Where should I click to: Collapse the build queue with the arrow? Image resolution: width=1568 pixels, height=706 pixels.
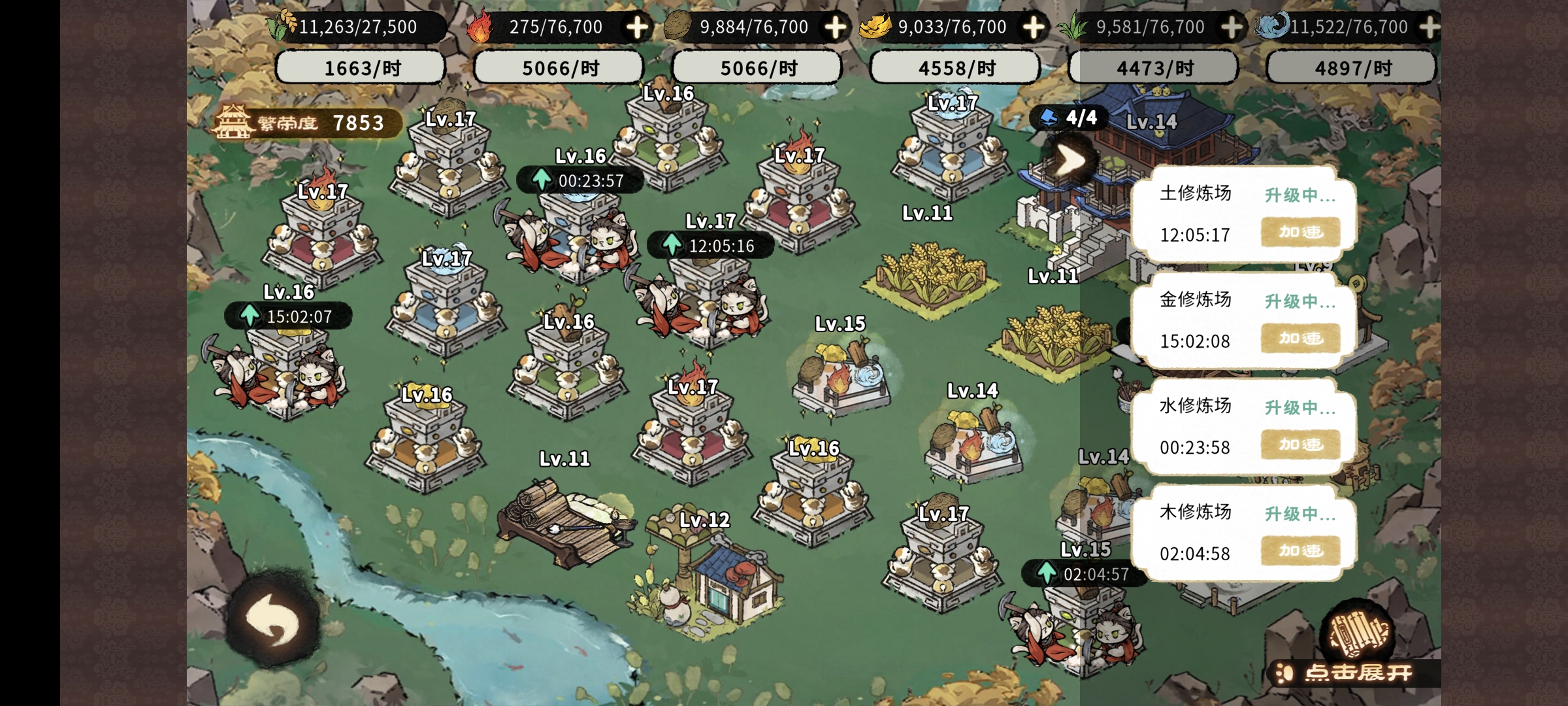(1071, 160)
